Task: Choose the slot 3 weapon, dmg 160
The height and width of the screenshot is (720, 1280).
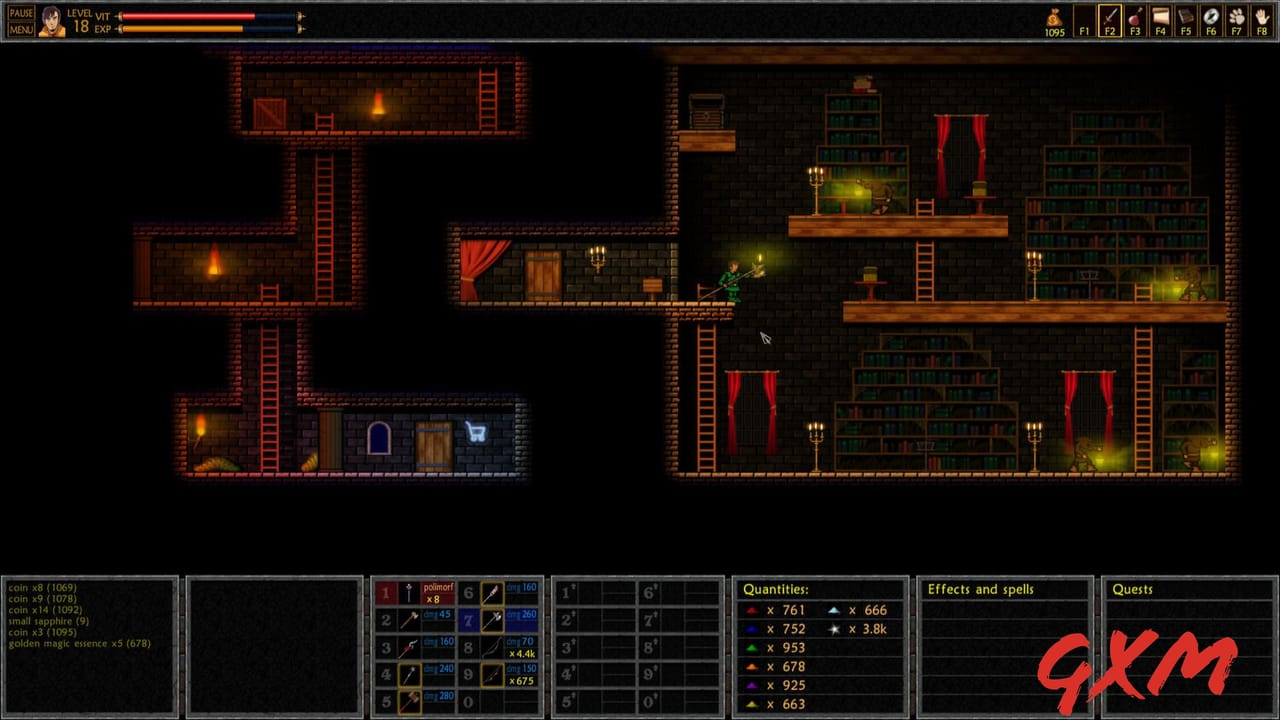Action: point(408,648)
